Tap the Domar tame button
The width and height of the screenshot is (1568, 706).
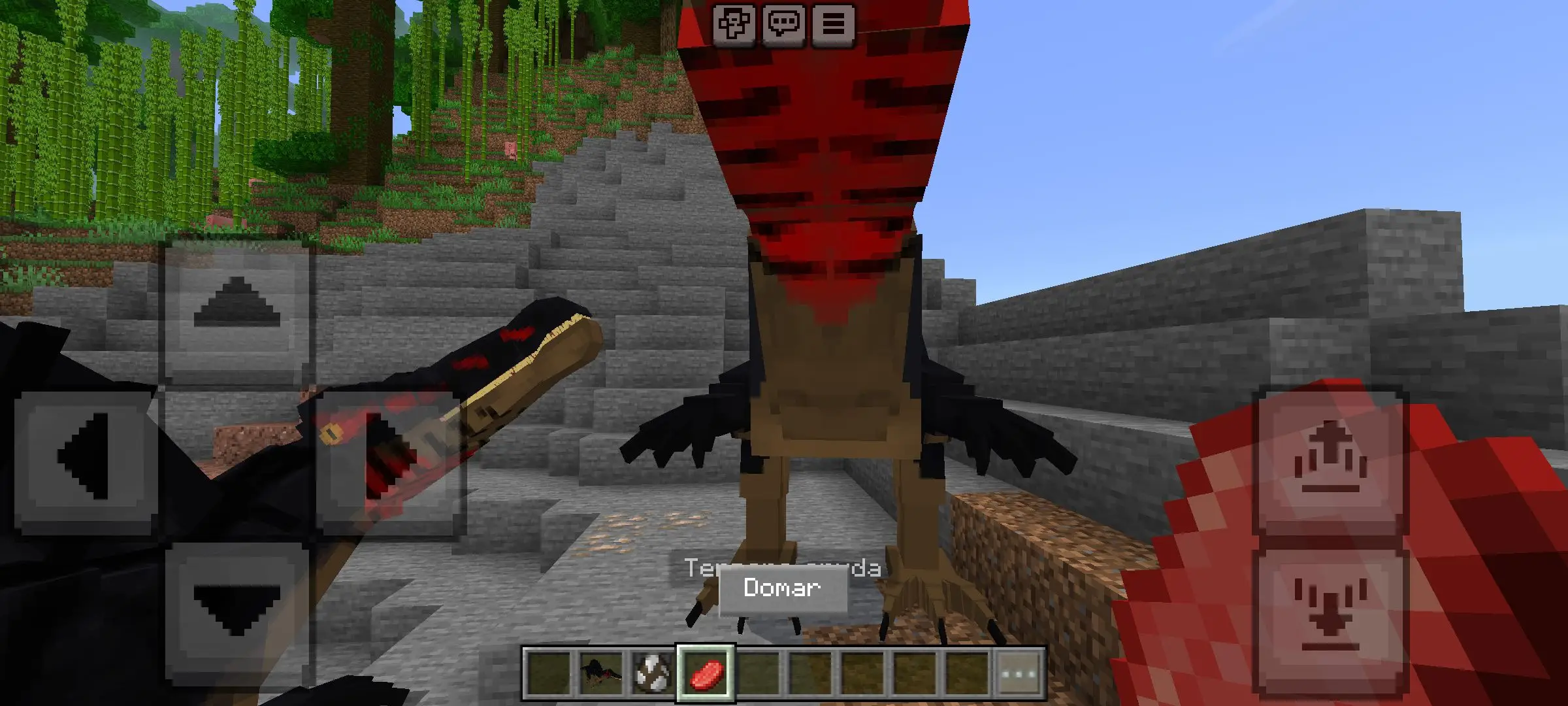point(783,588)
